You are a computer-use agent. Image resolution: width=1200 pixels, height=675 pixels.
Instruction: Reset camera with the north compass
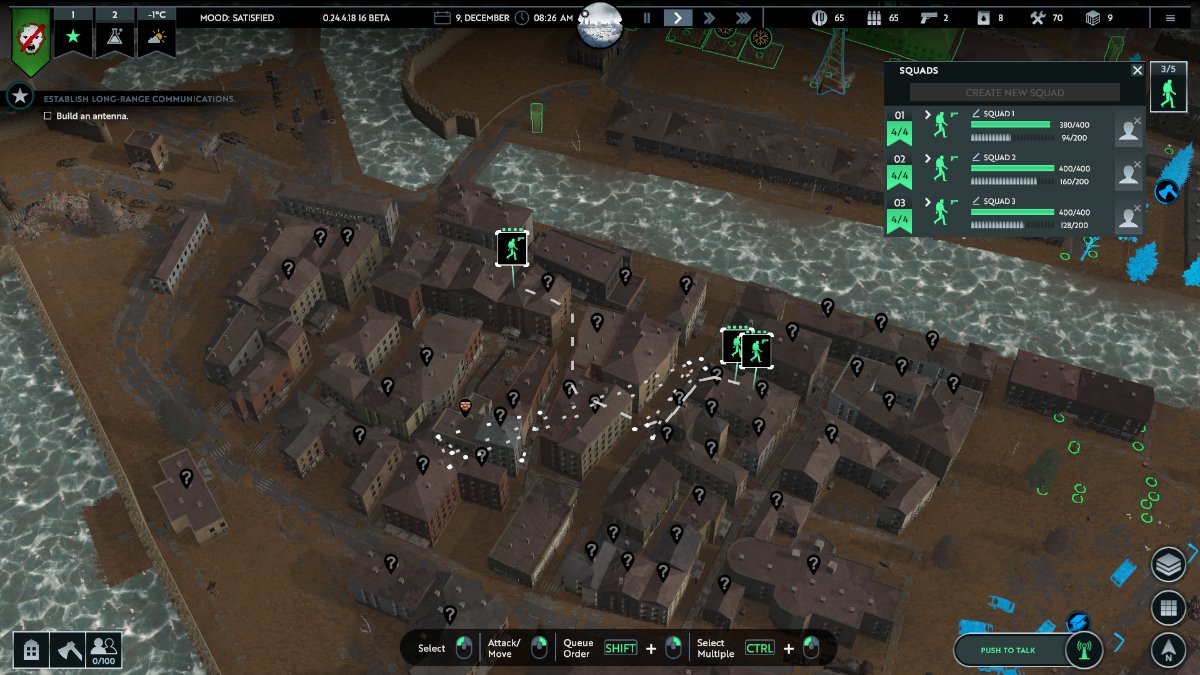[1168, 650]
